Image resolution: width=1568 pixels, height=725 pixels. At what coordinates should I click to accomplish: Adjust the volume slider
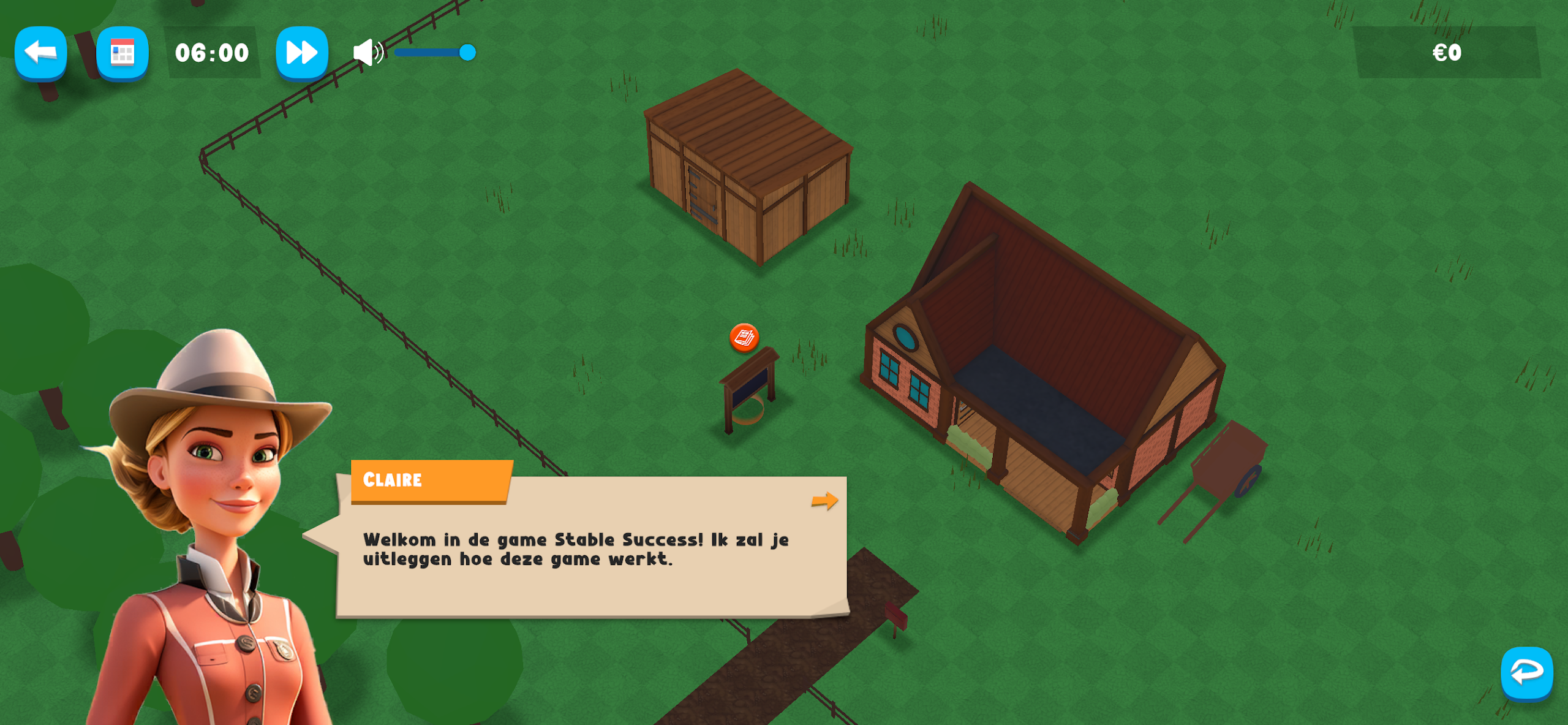[x=467, y=53]
